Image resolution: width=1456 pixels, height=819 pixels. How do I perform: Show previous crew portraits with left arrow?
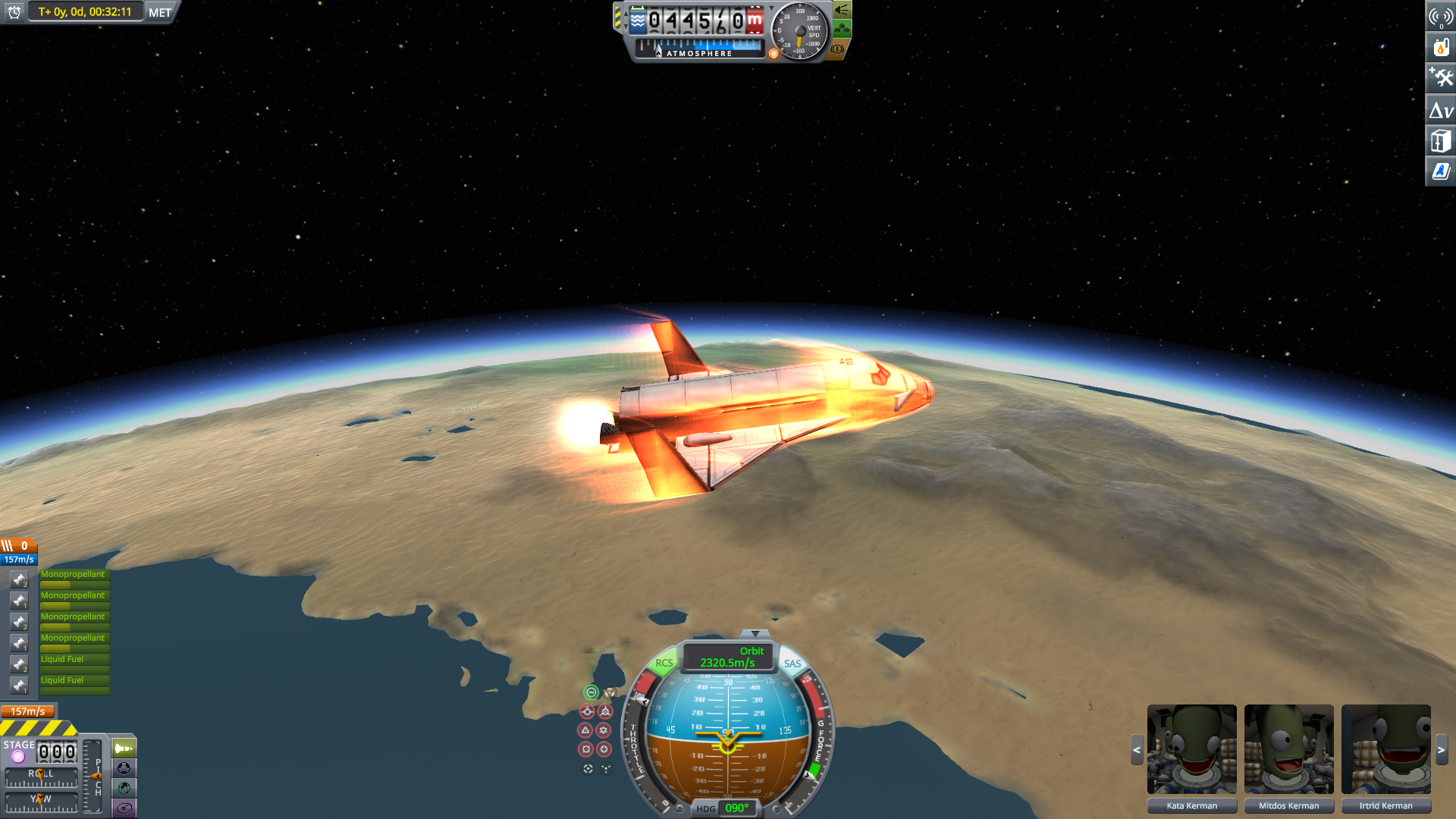tap(1136, 750)
